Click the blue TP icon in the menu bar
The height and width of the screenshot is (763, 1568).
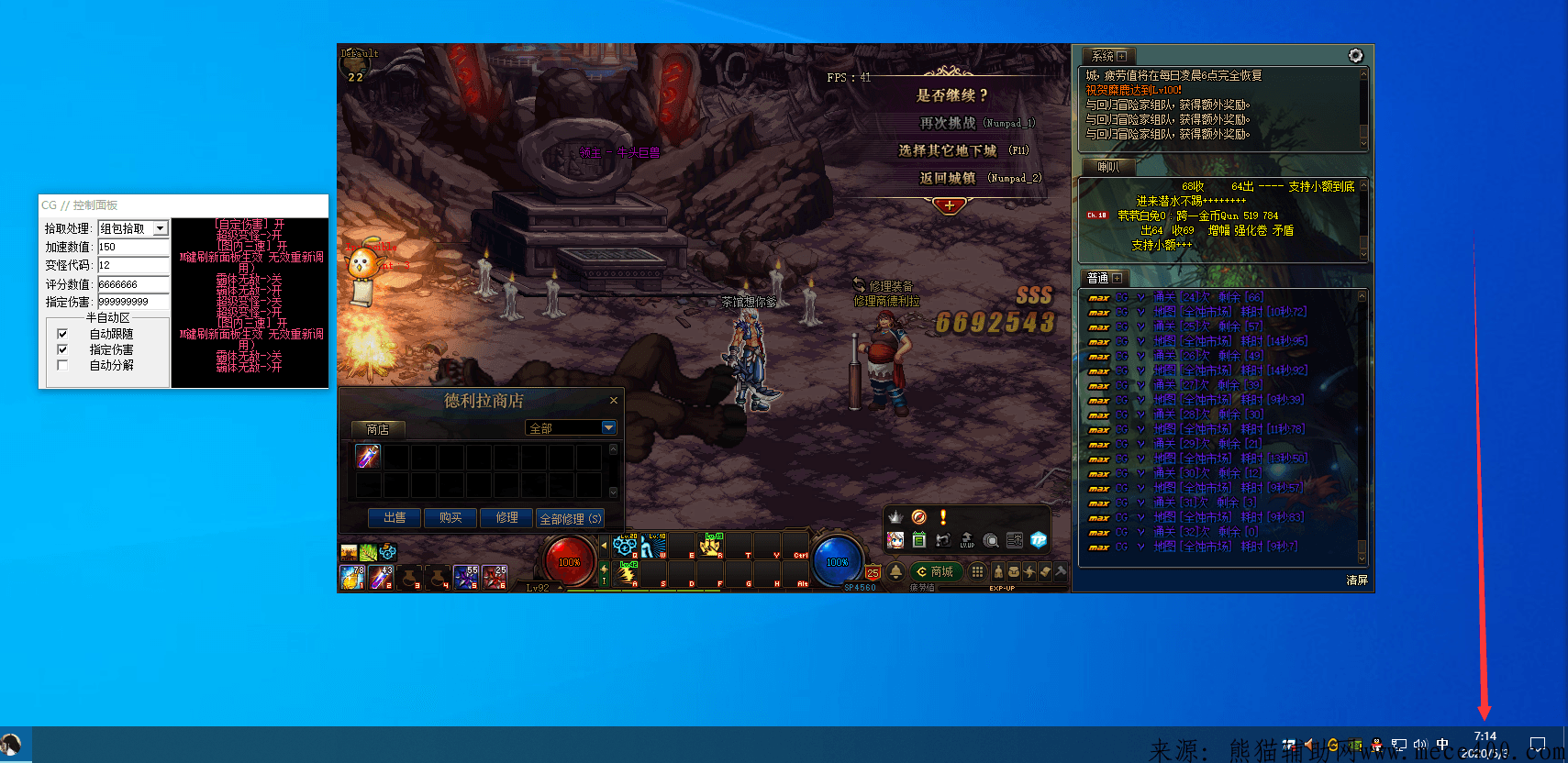pyautogui.click(x=1039, y=540)
